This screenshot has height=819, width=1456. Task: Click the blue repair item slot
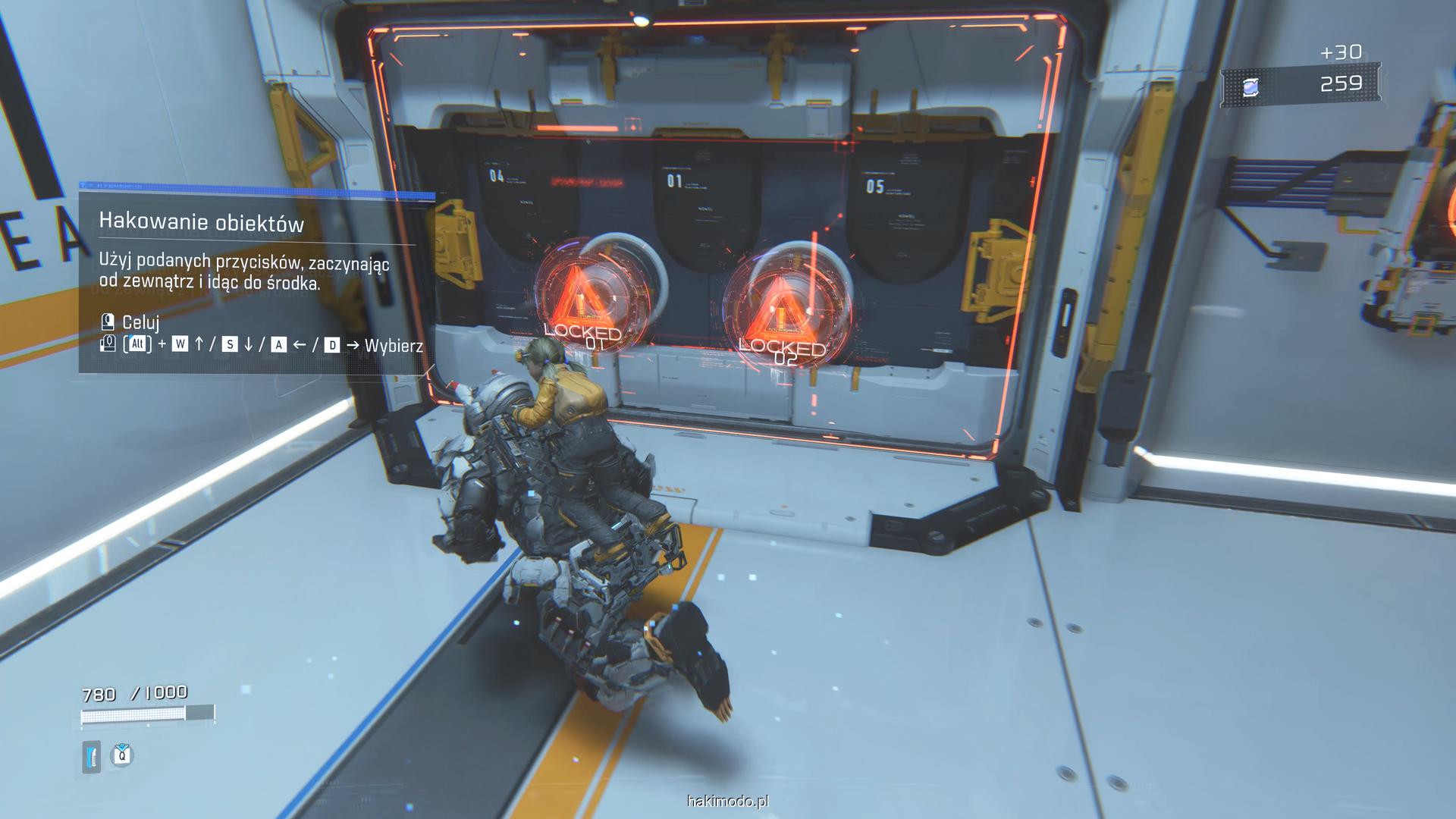pos(92,756)
